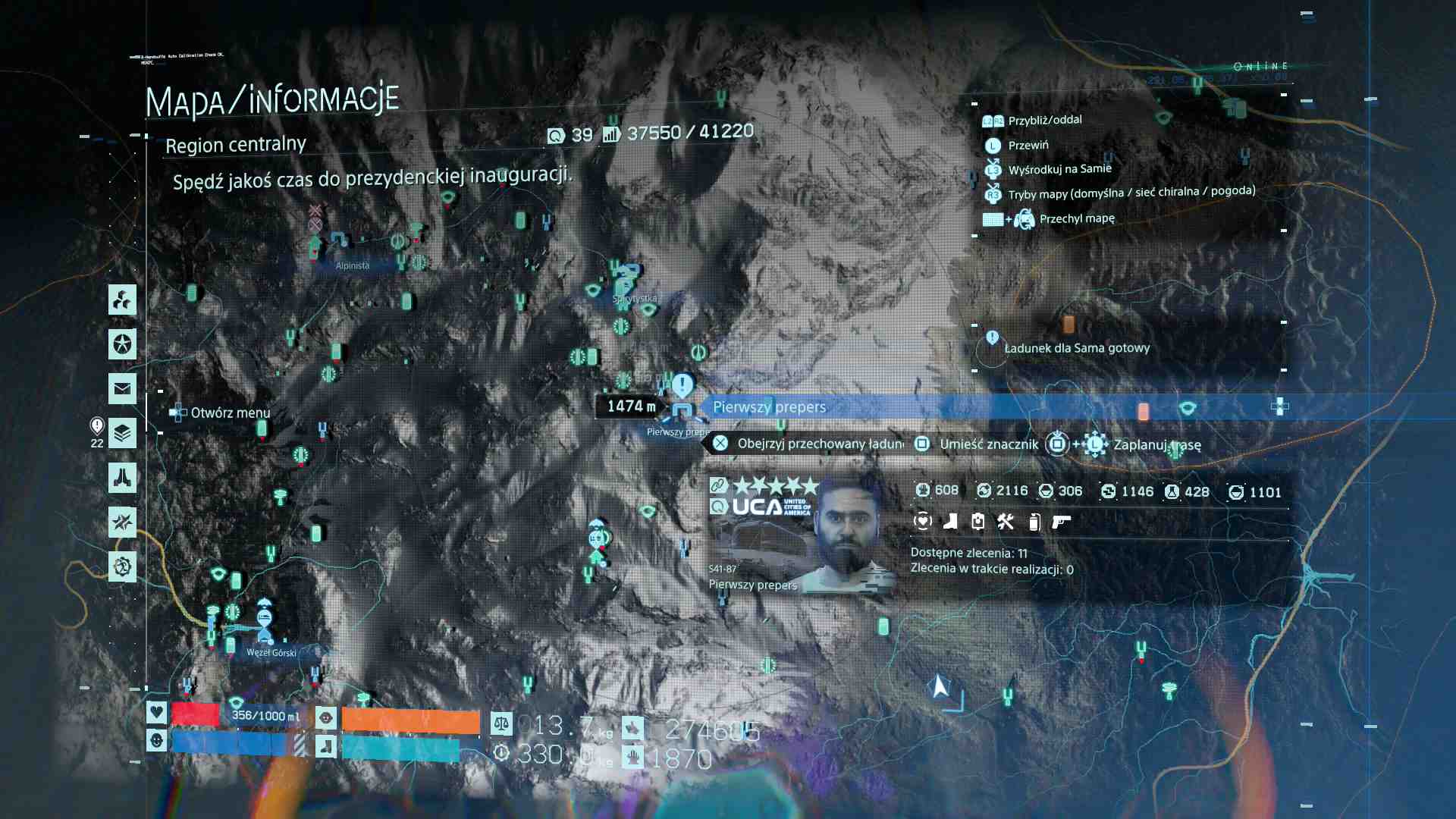Click the Pierwszy prepers portrait card

(800, 534)
